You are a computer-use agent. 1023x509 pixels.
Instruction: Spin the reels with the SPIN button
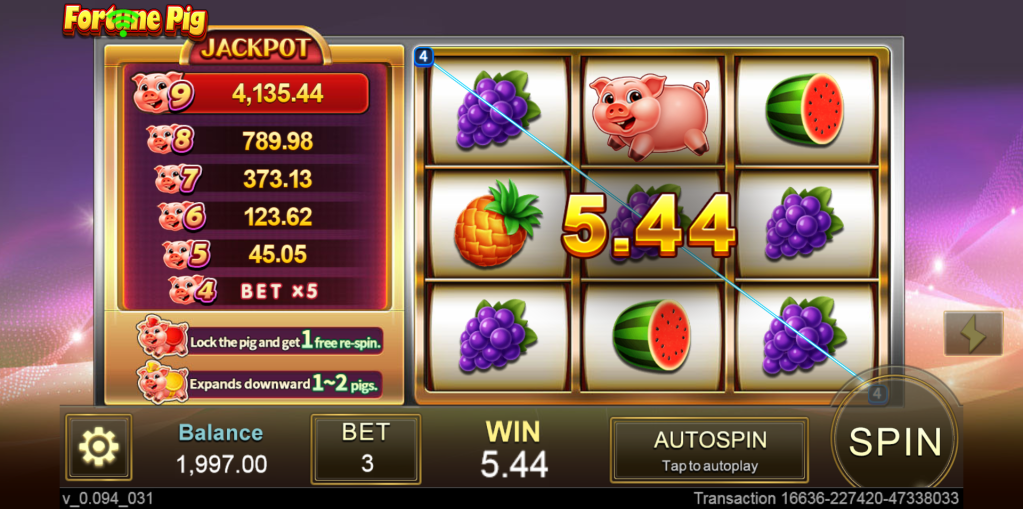895,441
